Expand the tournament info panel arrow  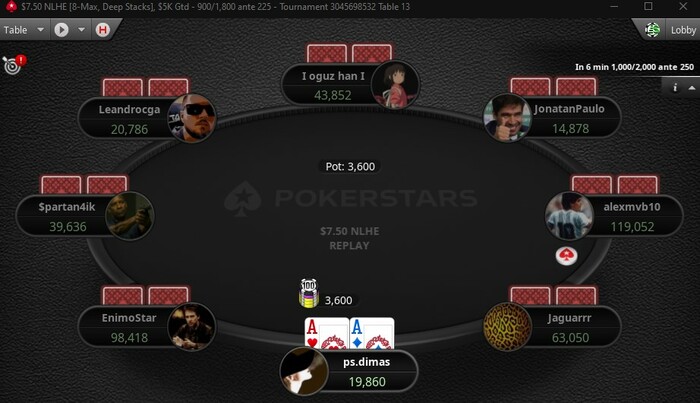[x=691, y=87]
